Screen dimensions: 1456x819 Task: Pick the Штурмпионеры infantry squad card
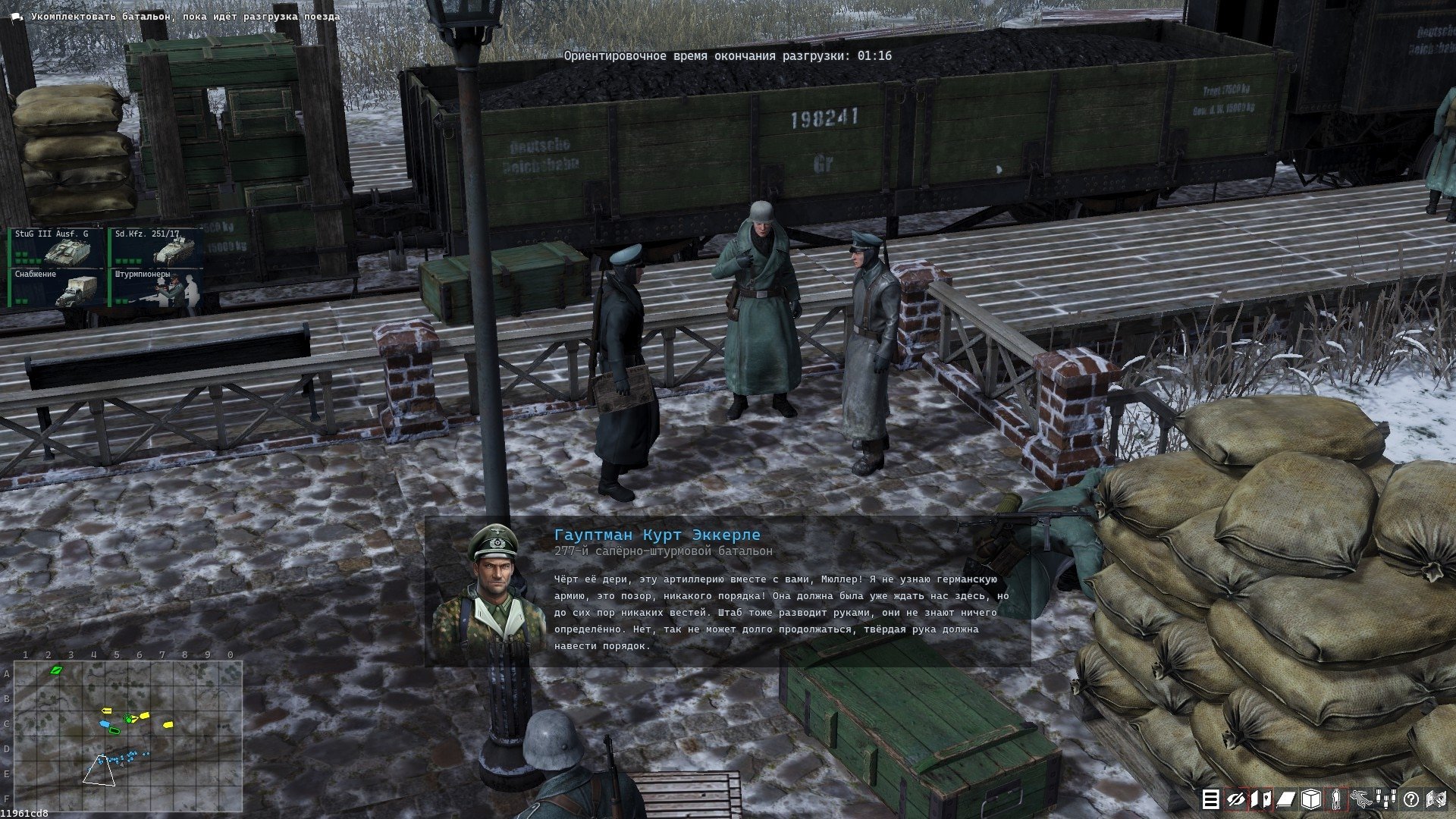tap(157, 288)
